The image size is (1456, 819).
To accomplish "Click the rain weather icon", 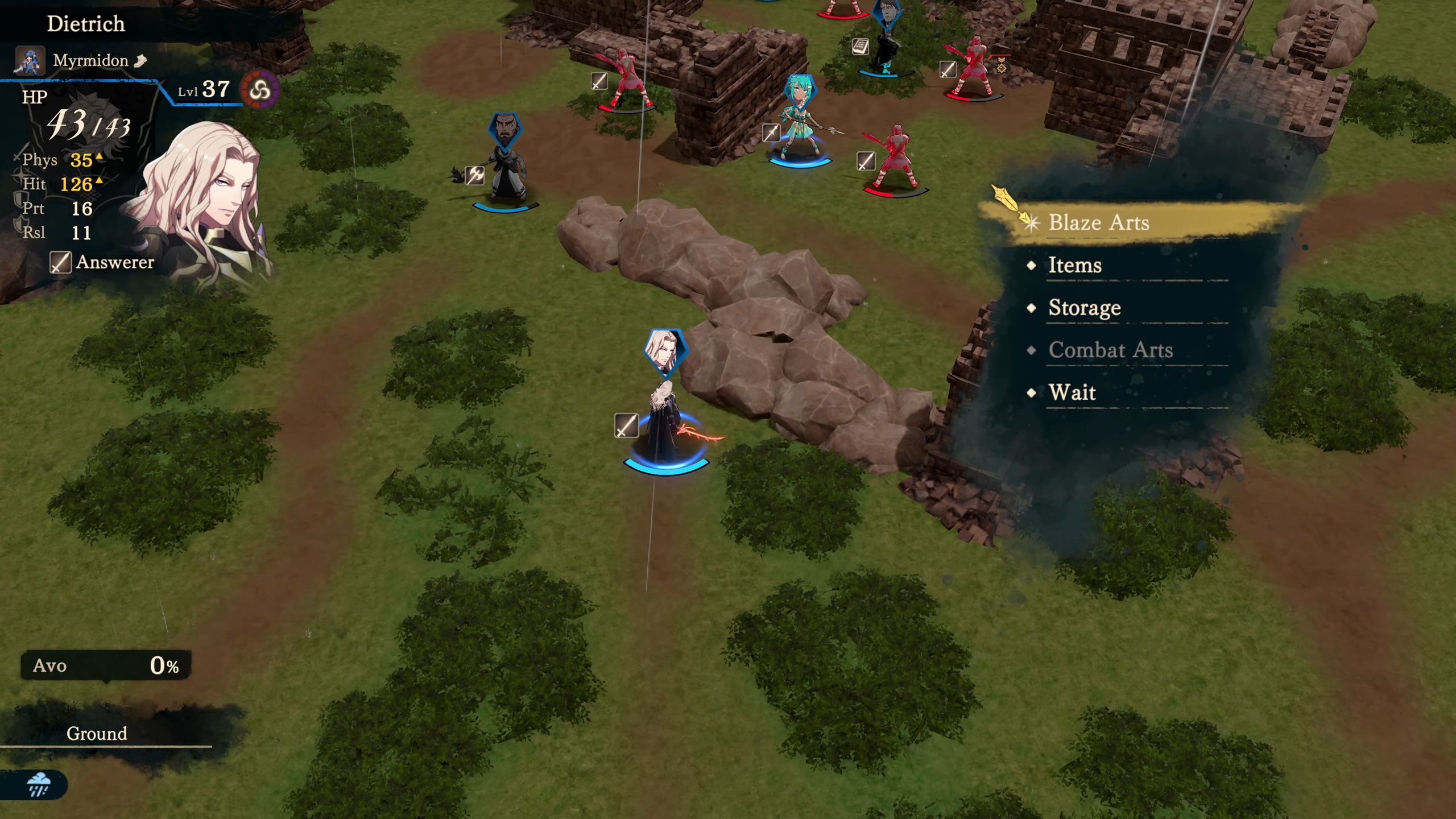I will (39, 784).
